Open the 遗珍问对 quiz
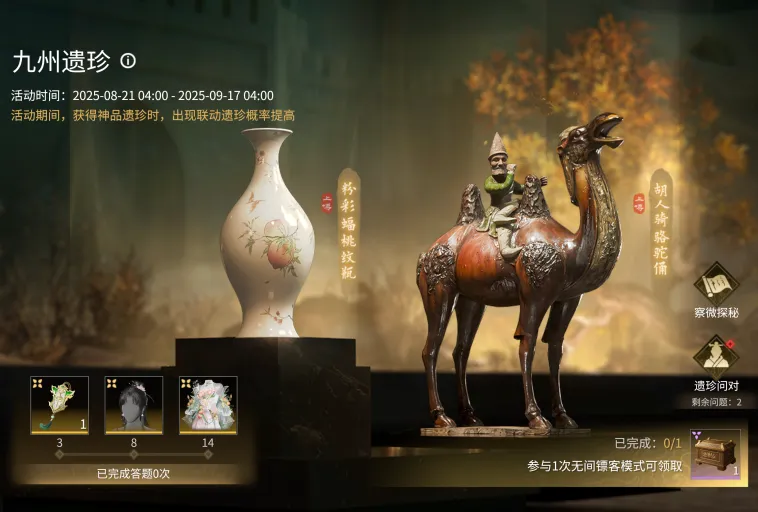Screen dimensions: 758x512 715,358
